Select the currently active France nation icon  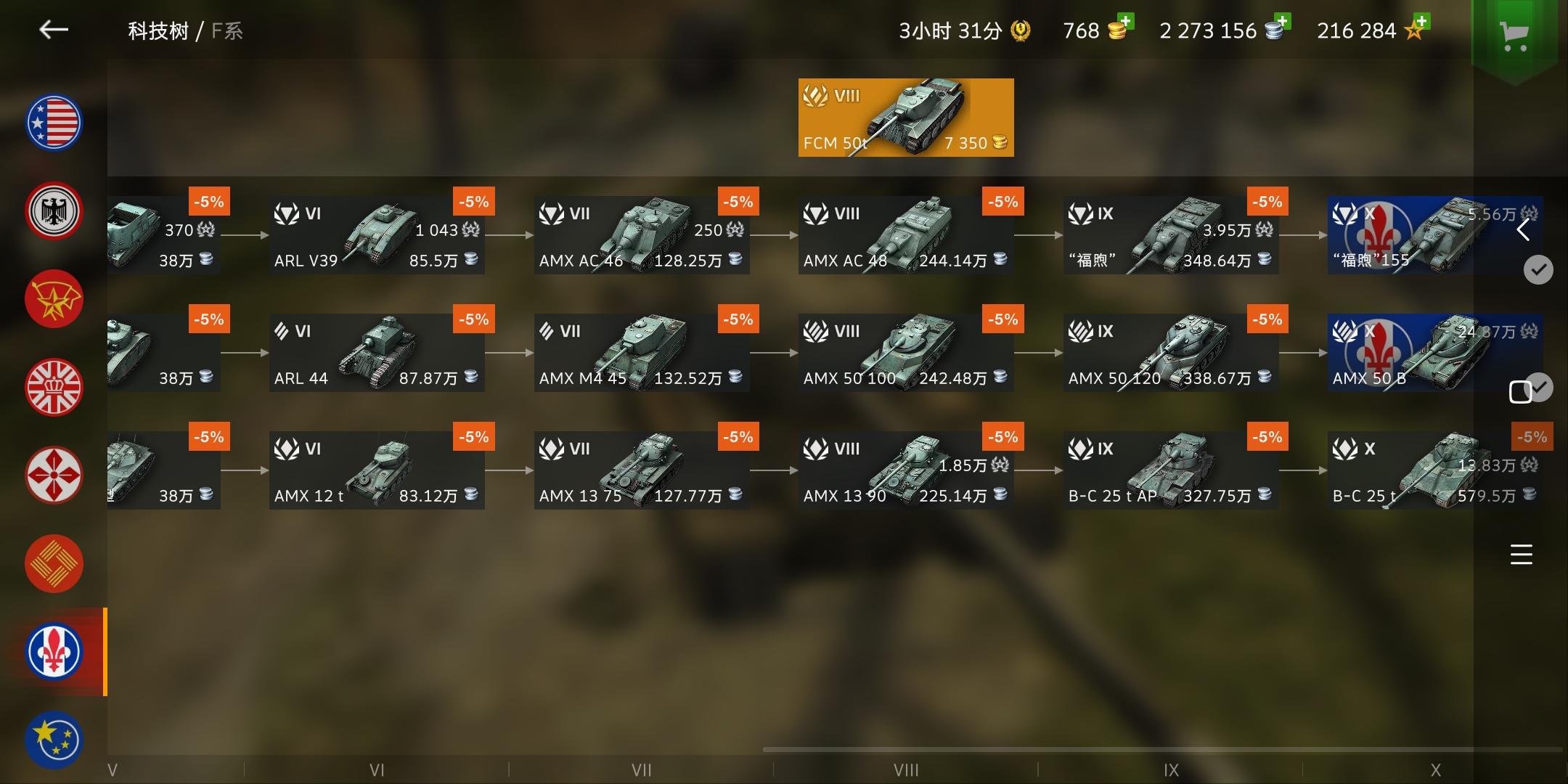pos(54,652)
